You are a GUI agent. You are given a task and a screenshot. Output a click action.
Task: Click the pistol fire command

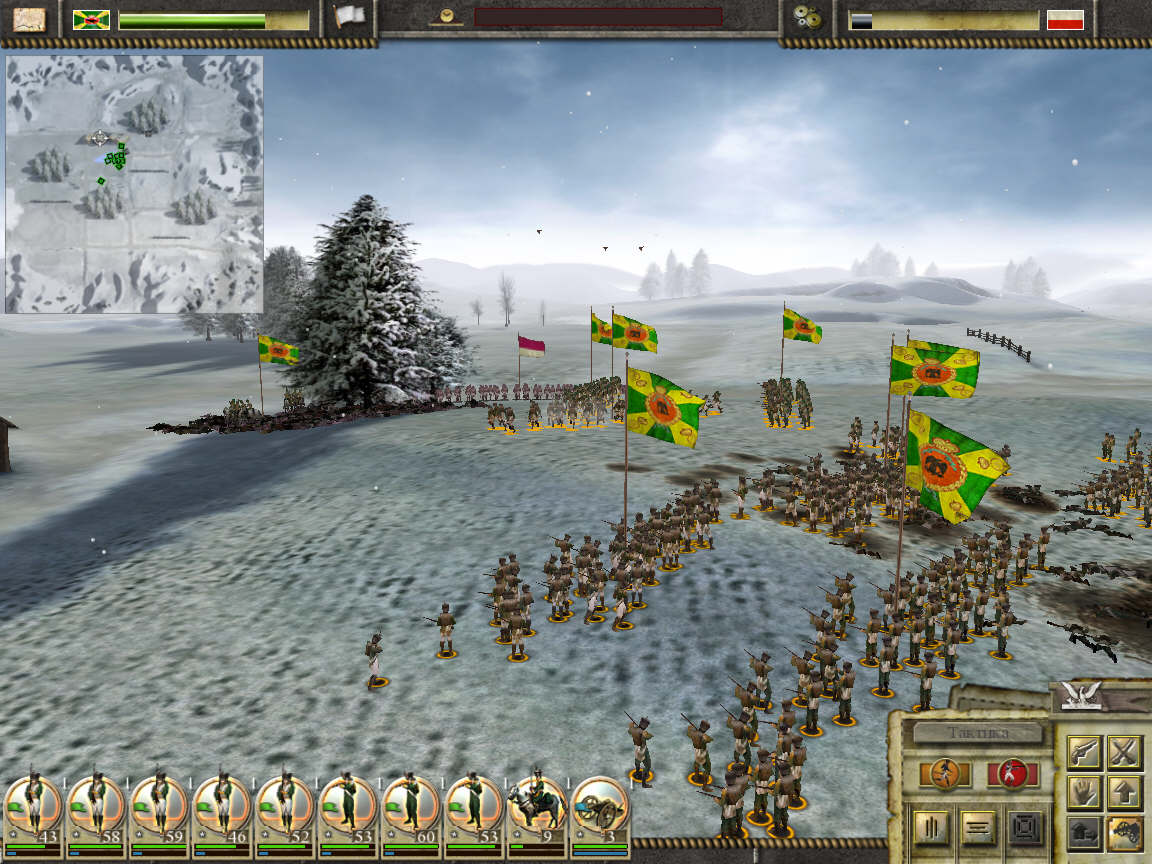point(1084,751)
